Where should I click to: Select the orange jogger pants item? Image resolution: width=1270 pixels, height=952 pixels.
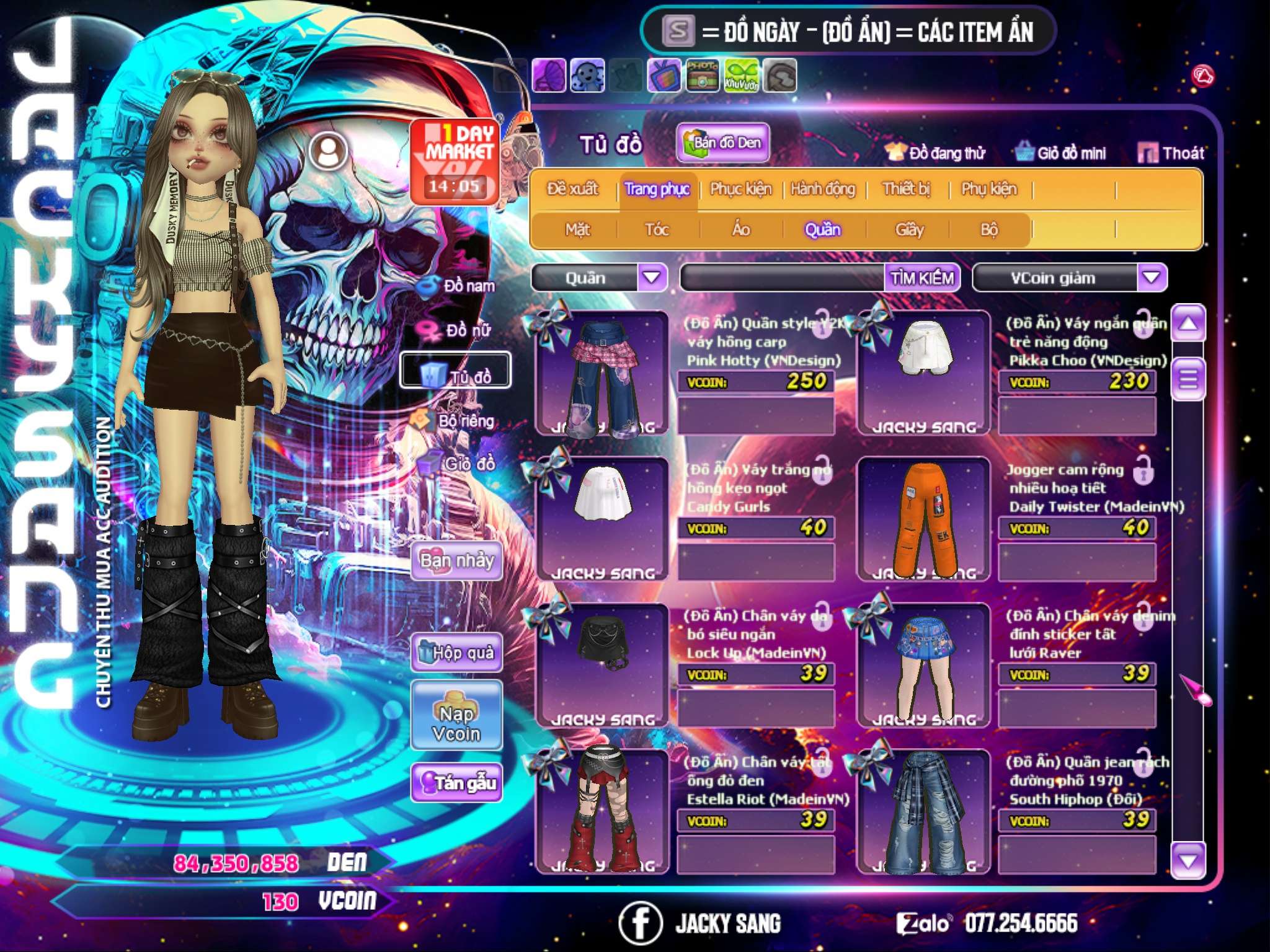coord(923,519)
